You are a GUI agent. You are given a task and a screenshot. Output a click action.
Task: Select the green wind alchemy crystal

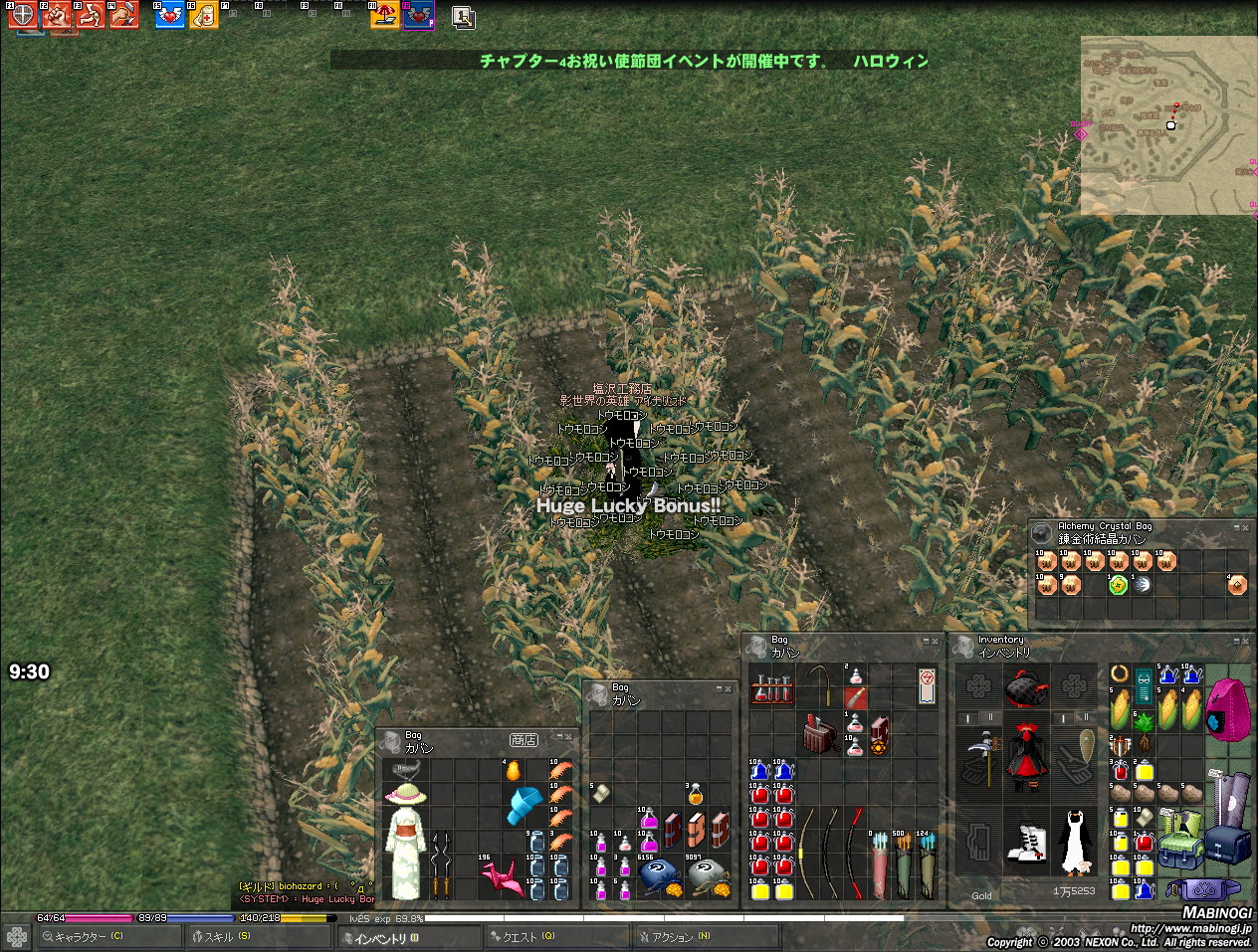(x=1118, y=585)
